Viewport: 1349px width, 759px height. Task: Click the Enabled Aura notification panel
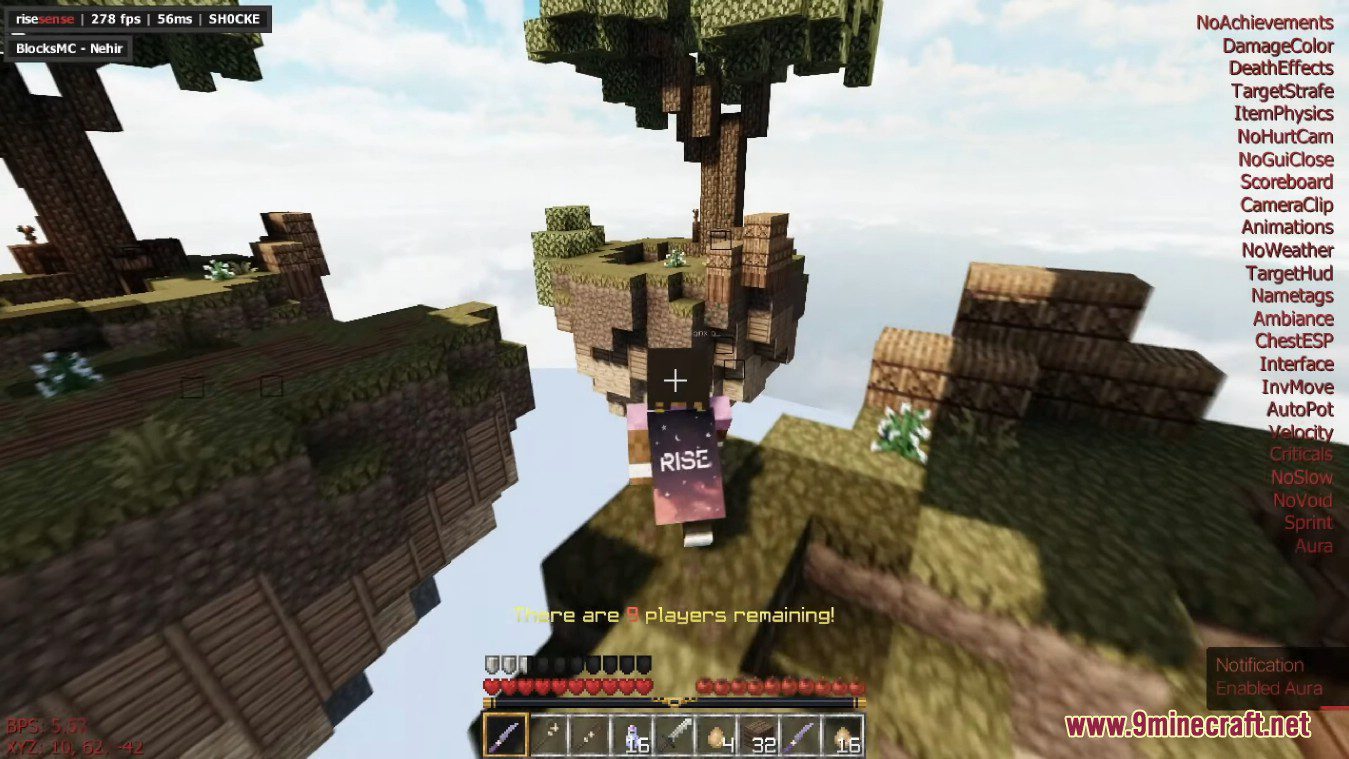pyautogui.click(x=1272, y=676)
